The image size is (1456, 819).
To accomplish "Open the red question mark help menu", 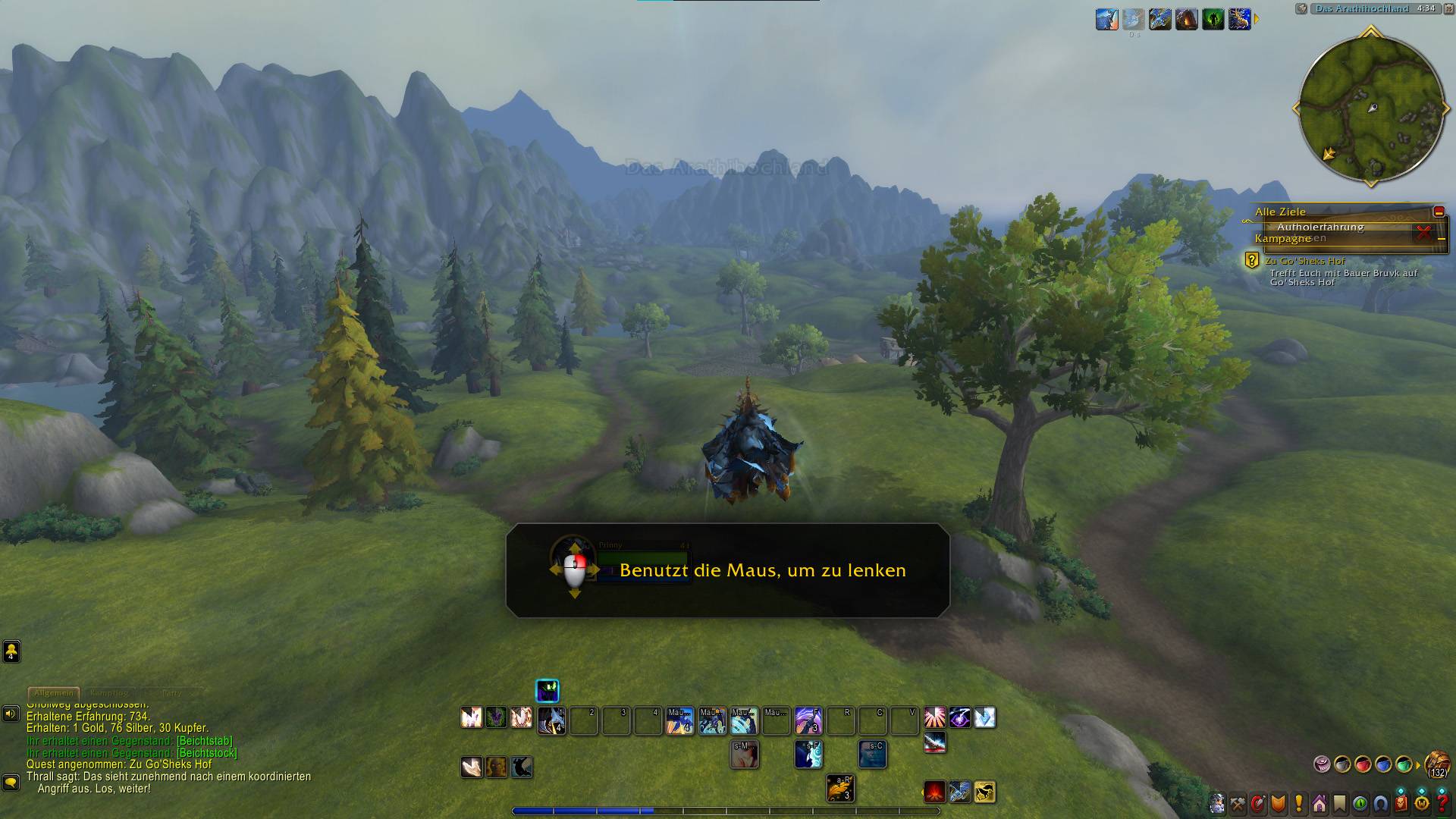I will tap(1442, 803).
